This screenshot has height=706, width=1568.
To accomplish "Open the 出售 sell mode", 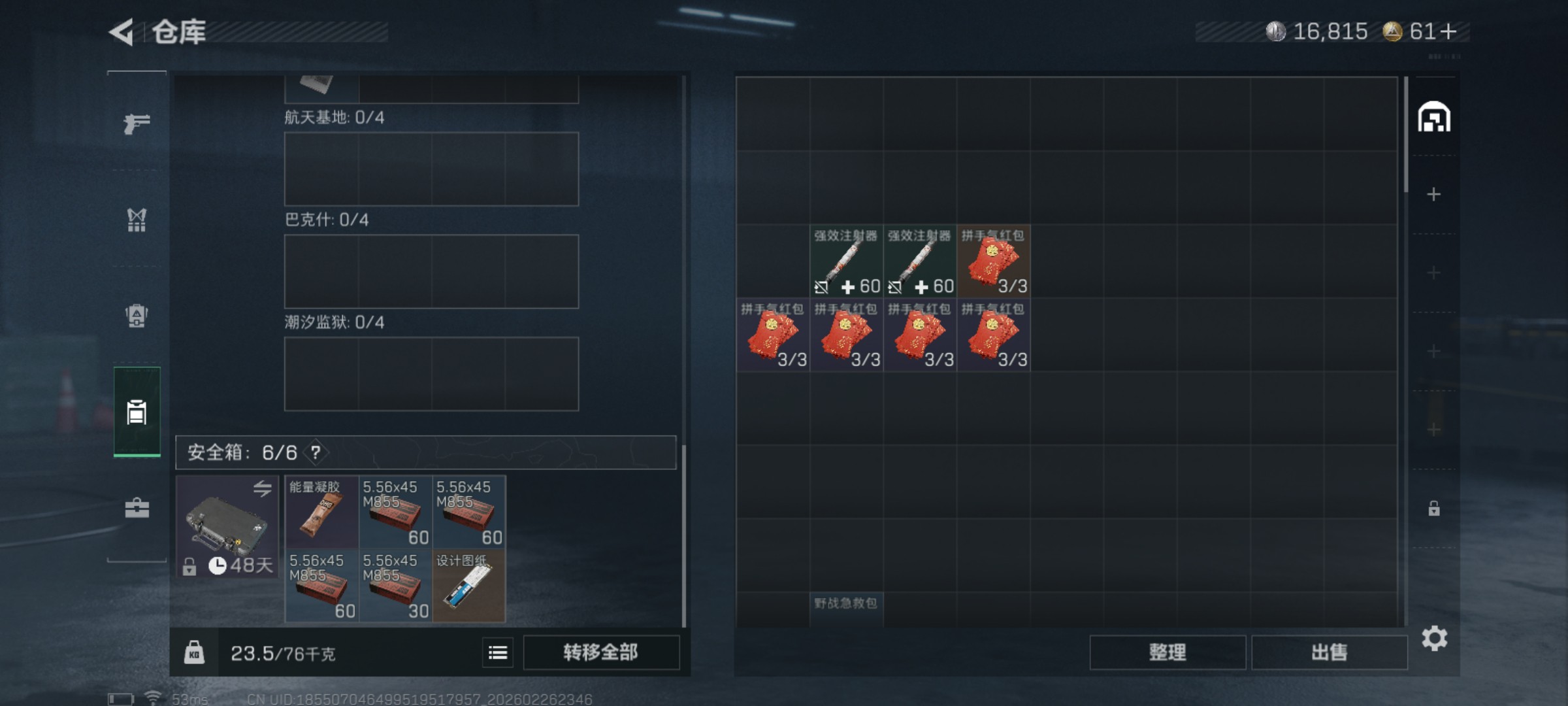I will [x=1329, y=652].
